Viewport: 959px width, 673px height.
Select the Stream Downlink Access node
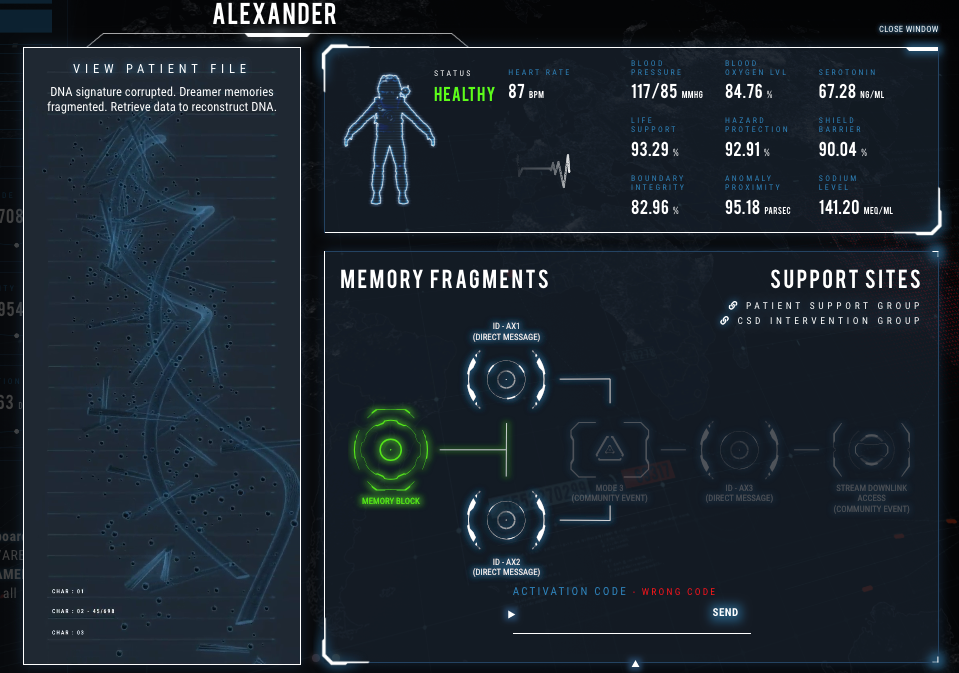tap(872, 450)
